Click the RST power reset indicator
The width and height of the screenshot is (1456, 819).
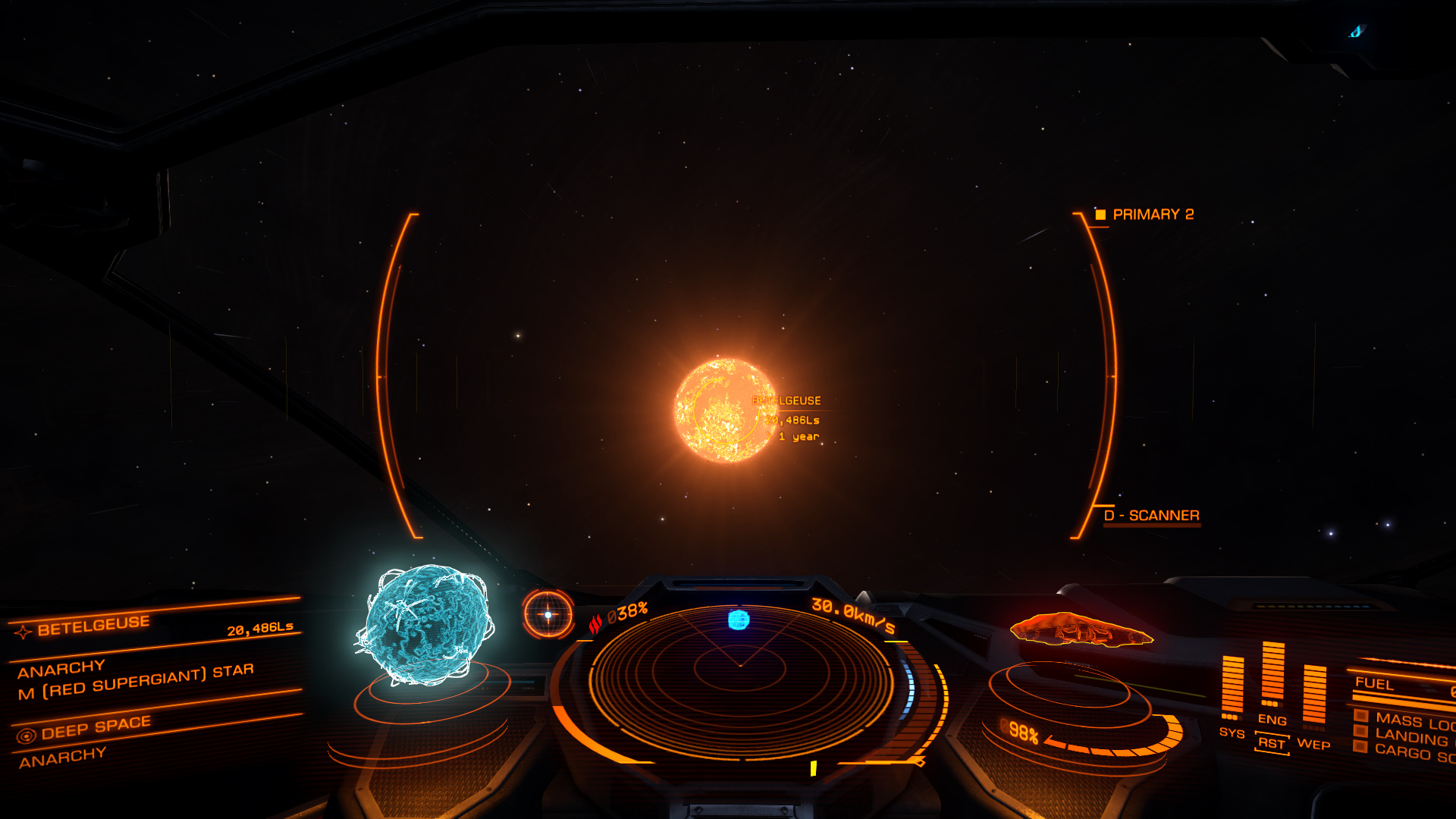[1272, 743]
